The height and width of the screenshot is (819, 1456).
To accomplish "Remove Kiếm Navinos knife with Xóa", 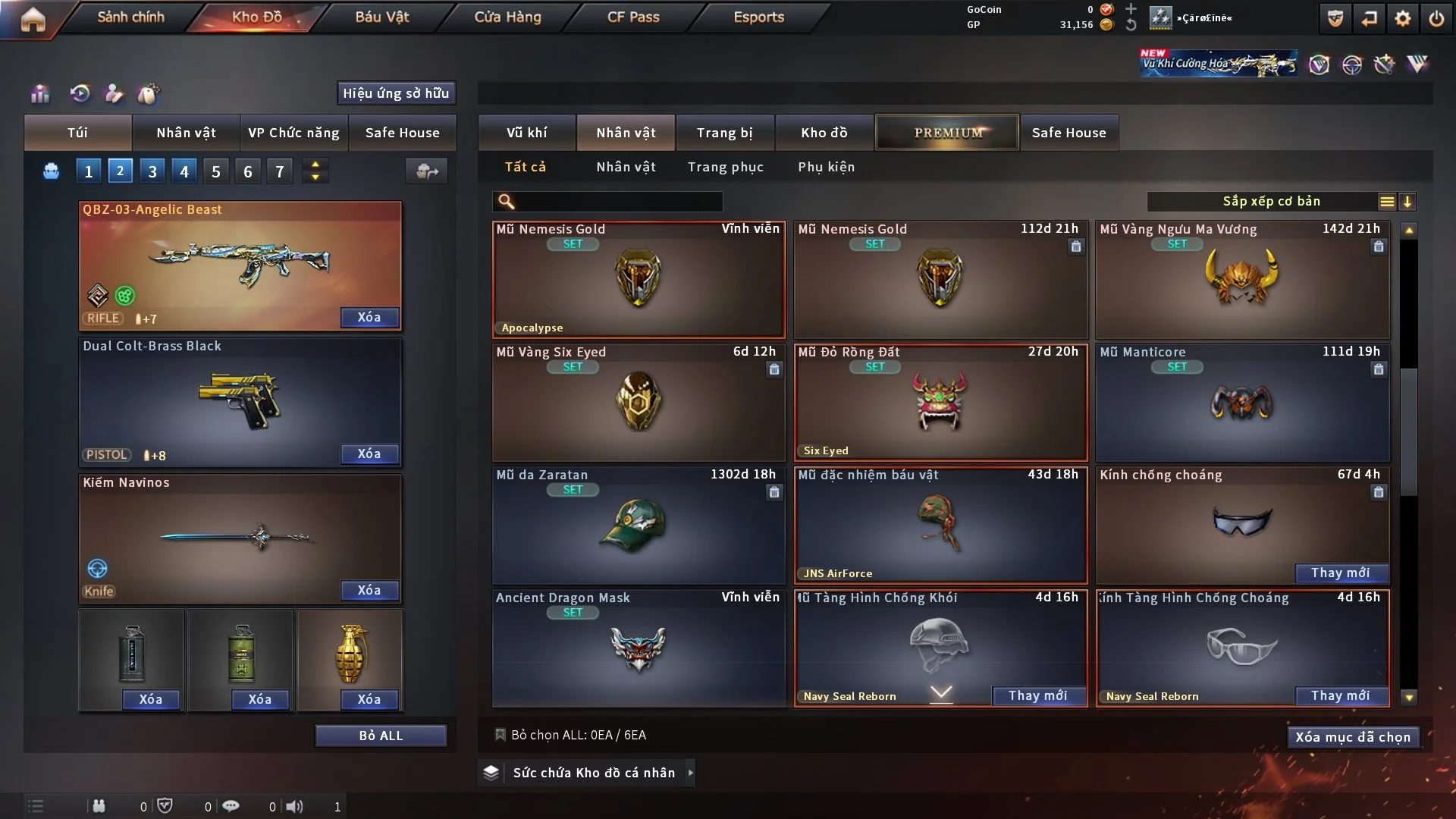I will [369, 590].
